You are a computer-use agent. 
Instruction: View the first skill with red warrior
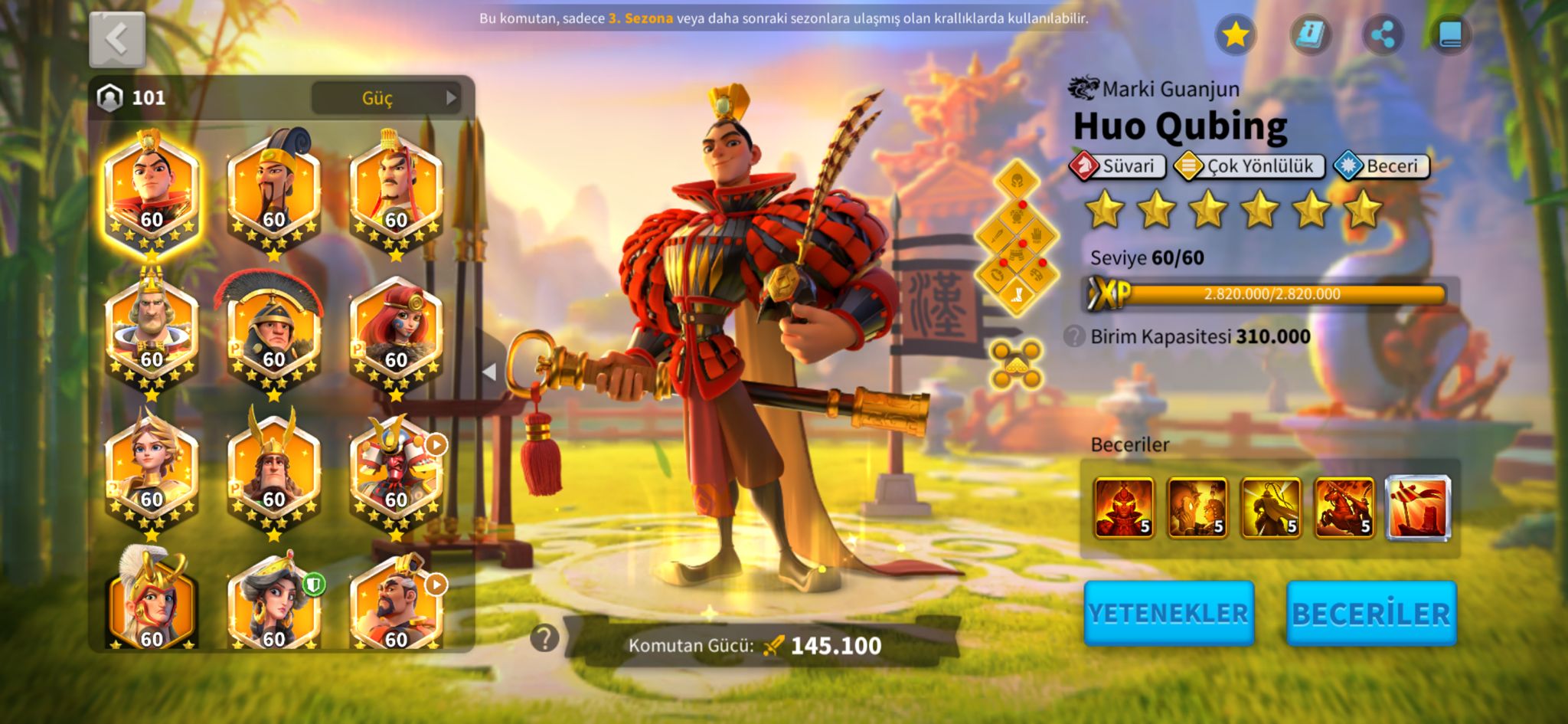coord(1123,507)
